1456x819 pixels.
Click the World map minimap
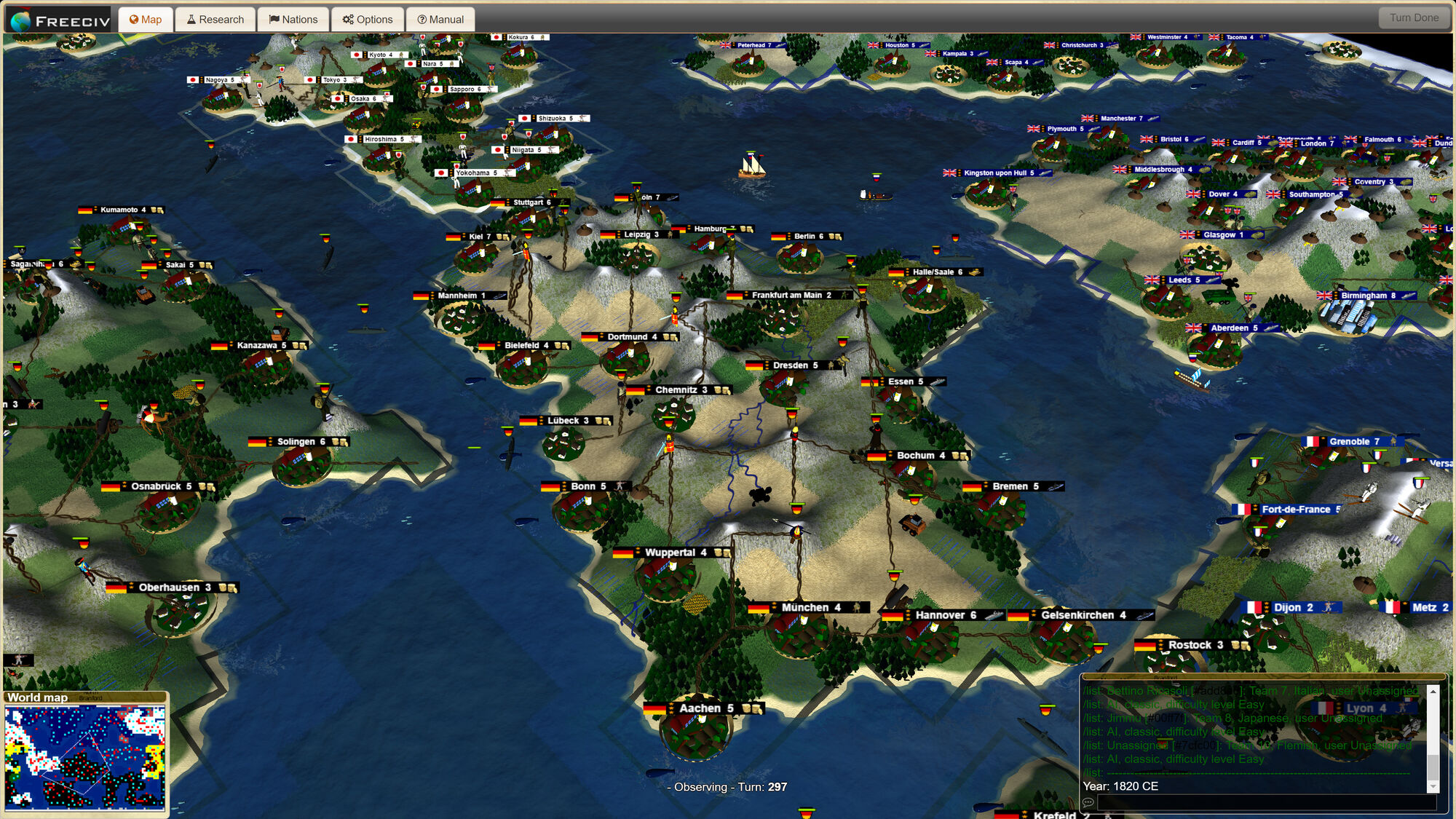[84, 757]
